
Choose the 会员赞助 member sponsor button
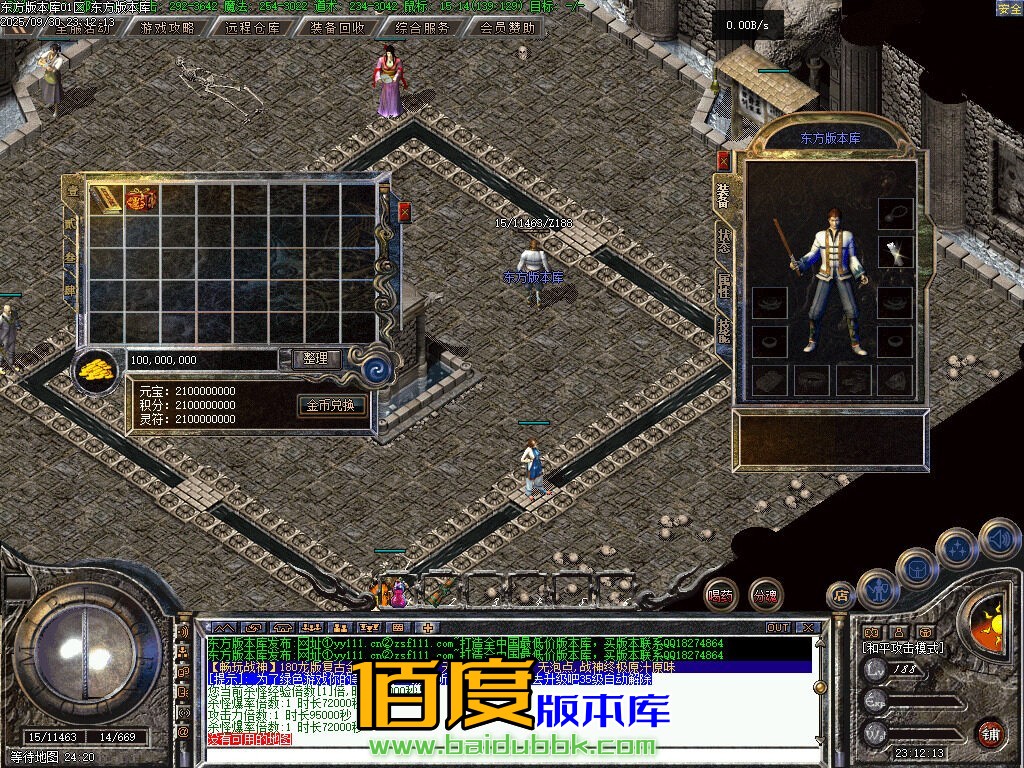click(507, 28)
